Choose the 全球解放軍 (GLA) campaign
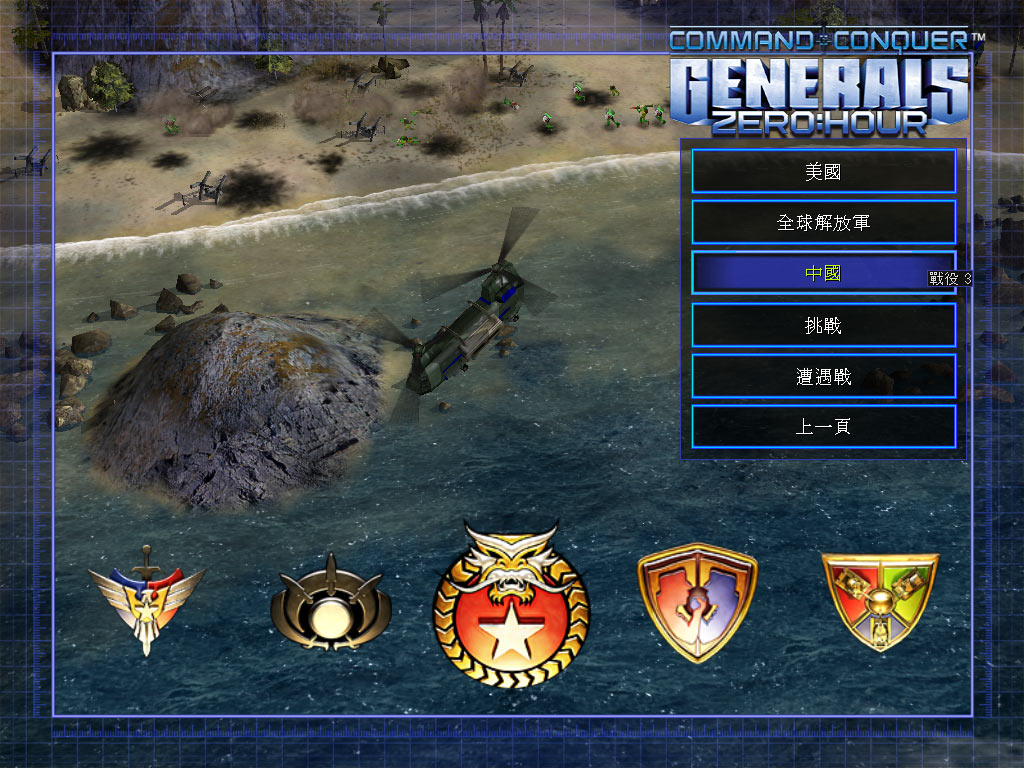Viewport: 1024px width, 768px height. [823, 222]
